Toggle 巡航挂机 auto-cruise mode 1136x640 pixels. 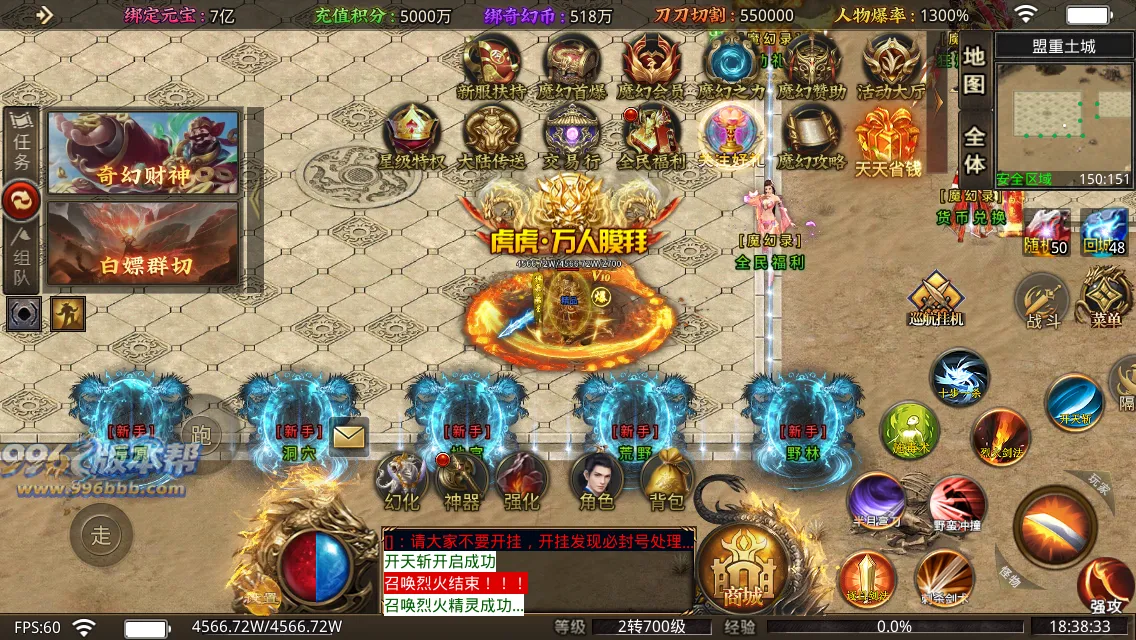(x=936, y=300)
